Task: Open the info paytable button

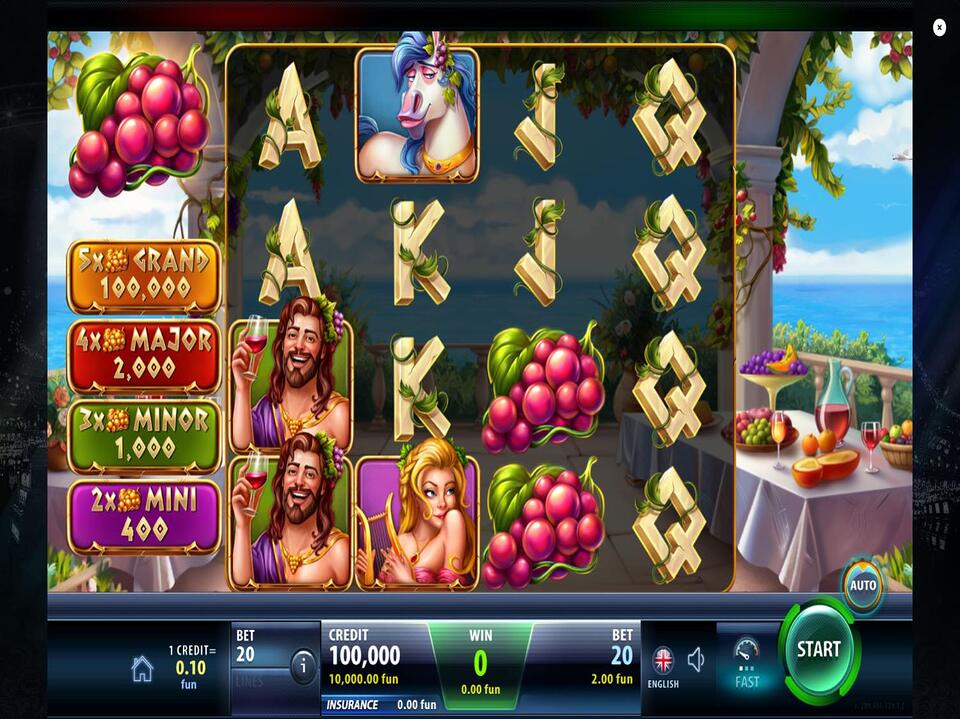Action: point(302,665)
